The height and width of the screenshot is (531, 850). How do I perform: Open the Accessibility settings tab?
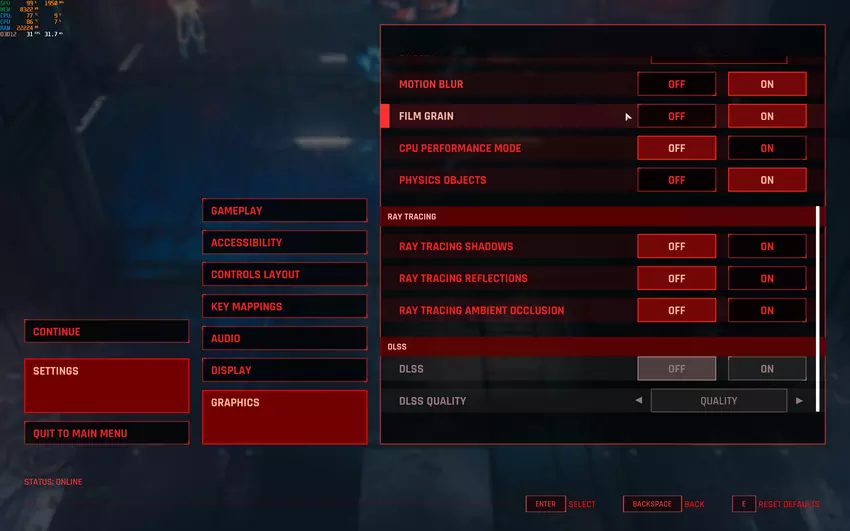coord(284,243)
